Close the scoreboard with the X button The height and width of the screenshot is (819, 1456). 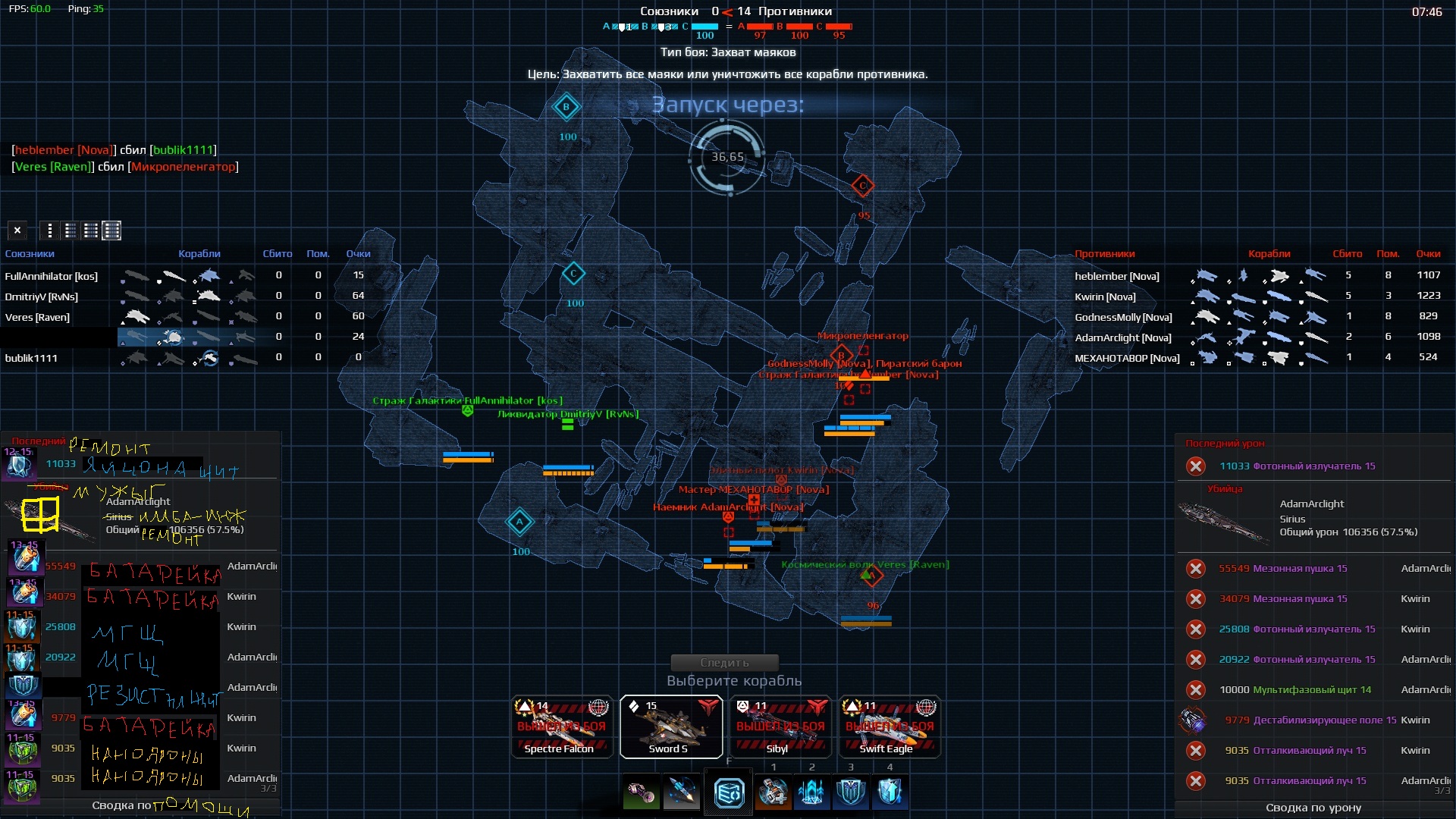(x=17, y=231)
